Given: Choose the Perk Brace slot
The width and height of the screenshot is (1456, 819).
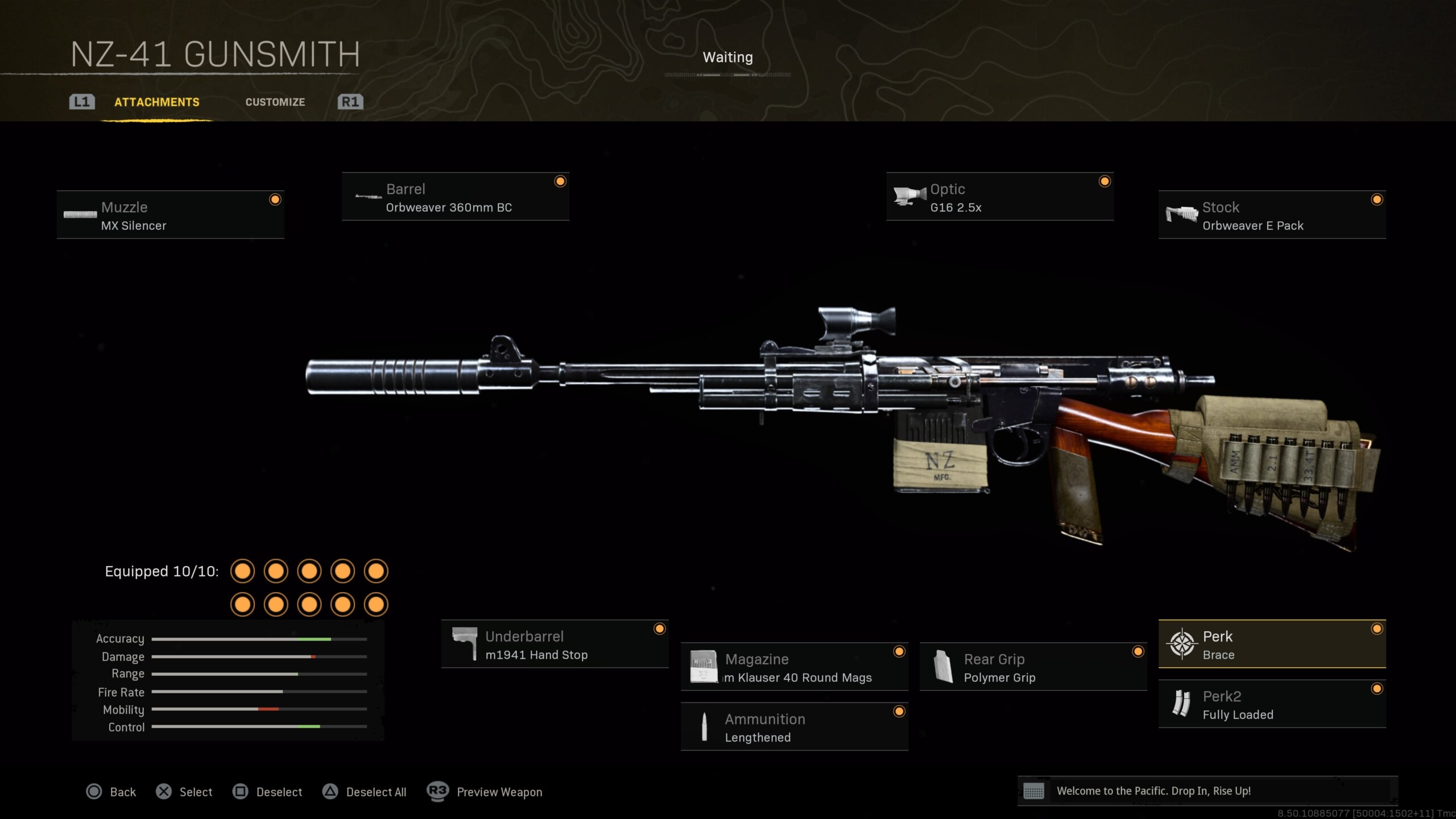Looking at the screenshot, I should pyautogui.click(x=1272, y=644).
